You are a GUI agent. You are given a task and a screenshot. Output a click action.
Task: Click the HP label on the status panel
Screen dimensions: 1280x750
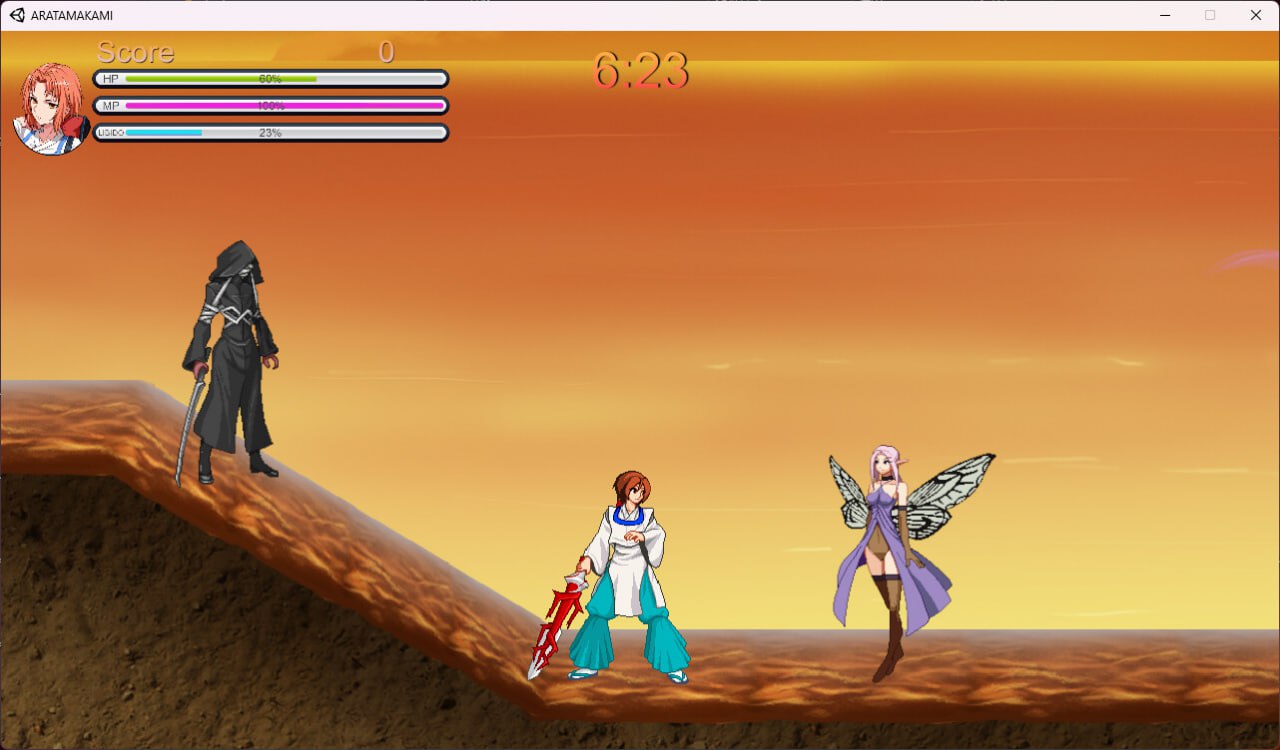(x=110, y=78)
